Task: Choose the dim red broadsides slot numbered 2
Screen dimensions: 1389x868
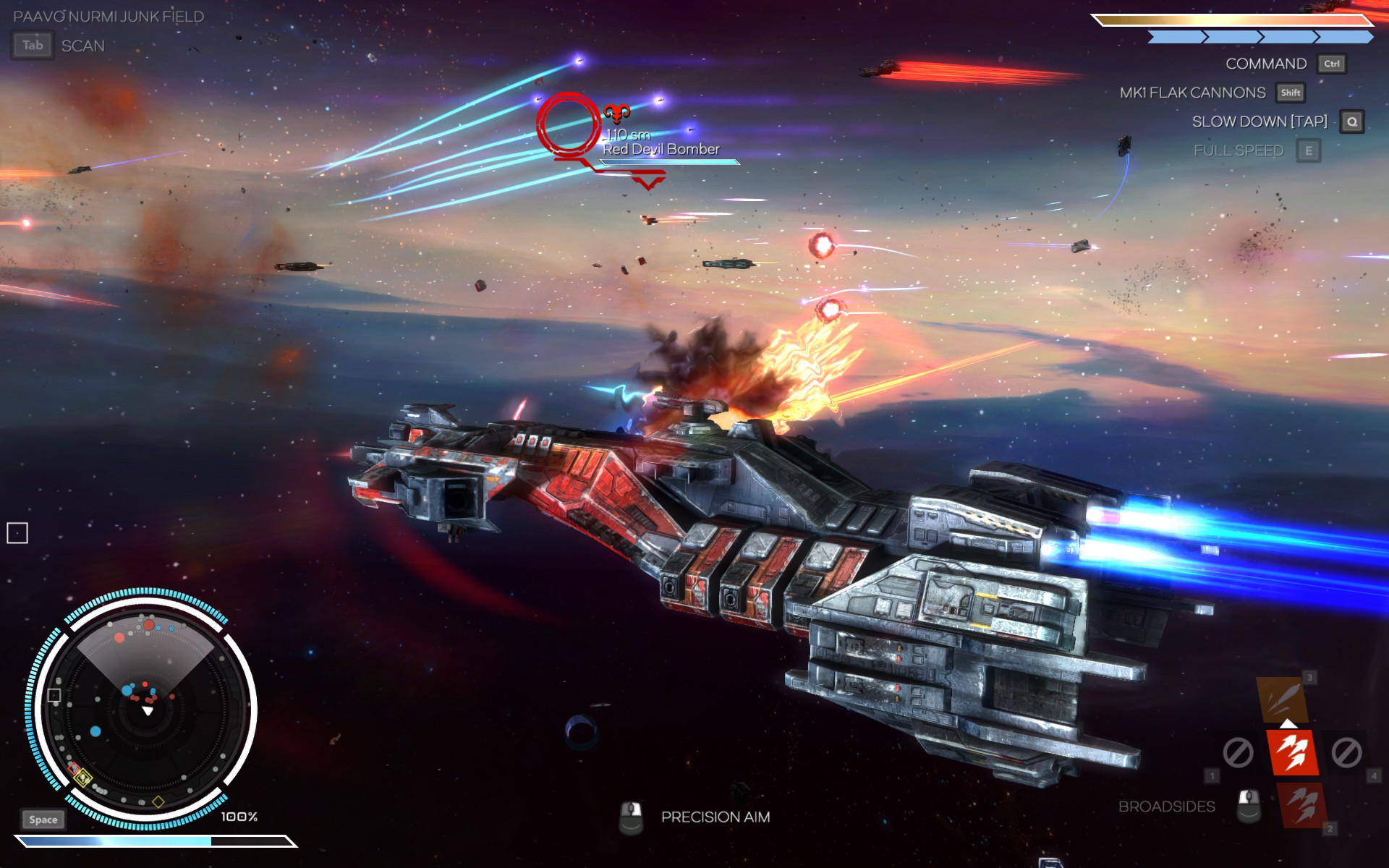Action: (x=1303, y=805)
